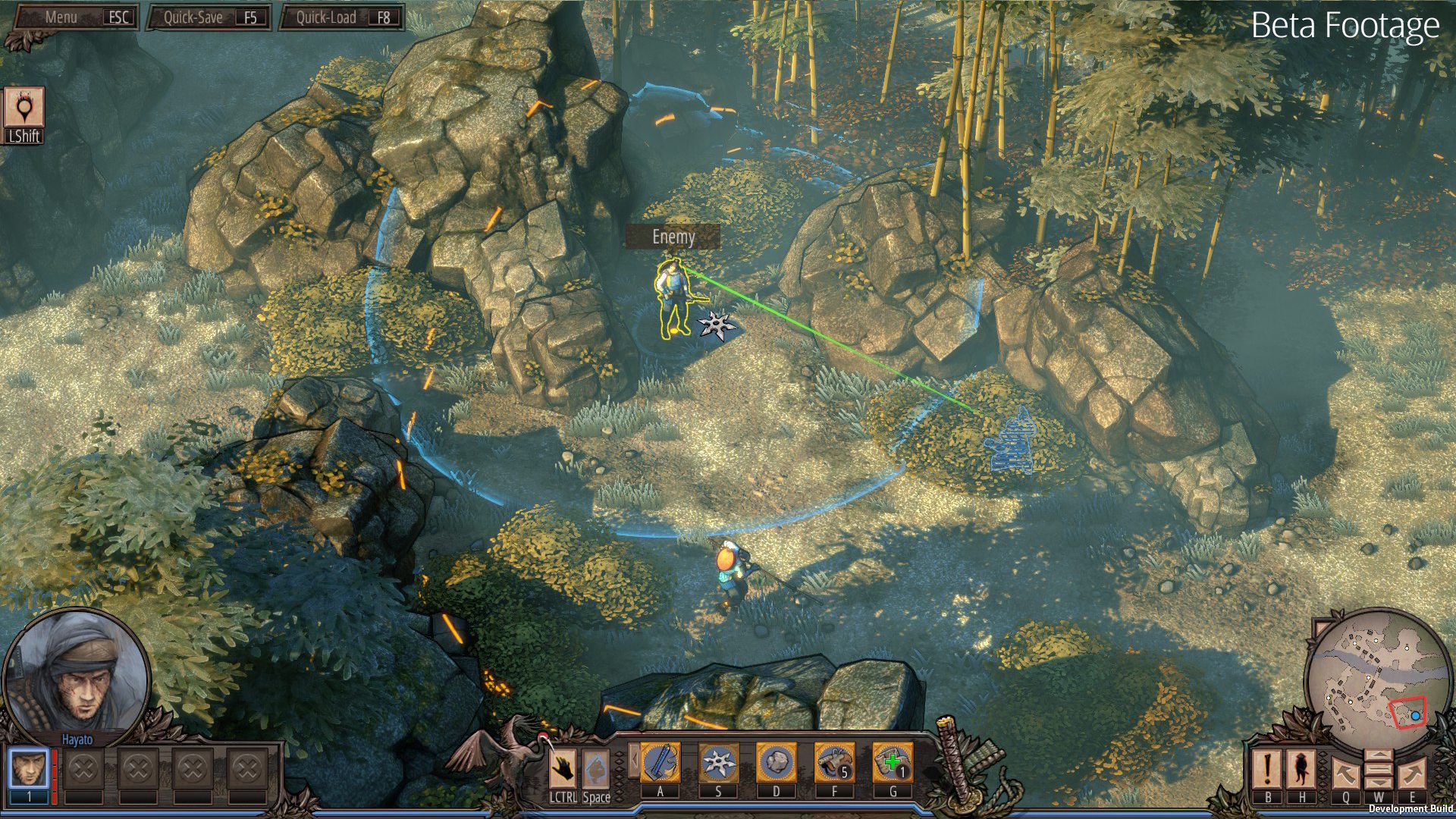Screen dimensions: 1456x819
Task: Use the green cross bandage item
Action: [x=893, y=762]
